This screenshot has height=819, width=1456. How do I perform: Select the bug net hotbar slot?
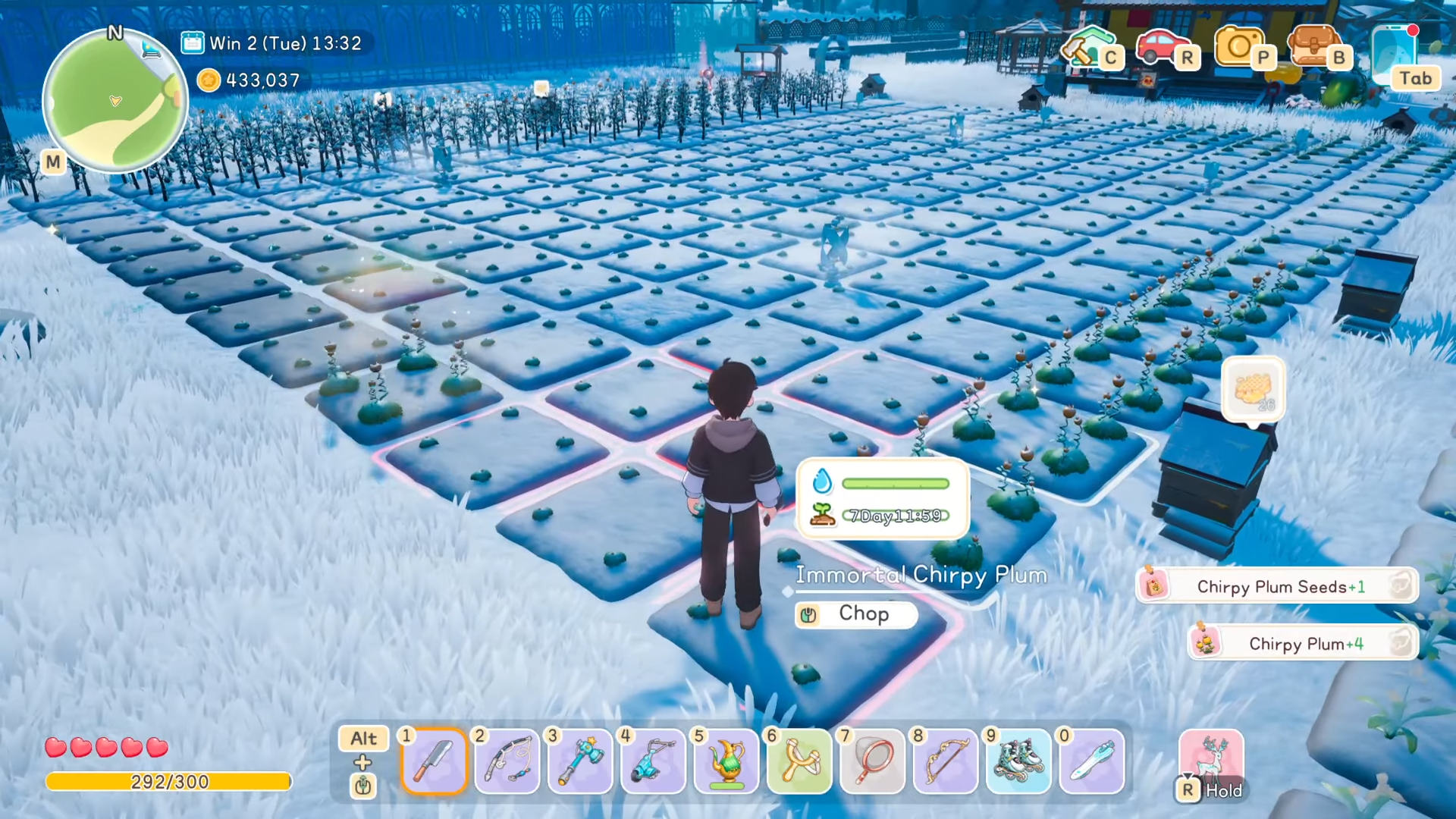click(x=872, y=761)
